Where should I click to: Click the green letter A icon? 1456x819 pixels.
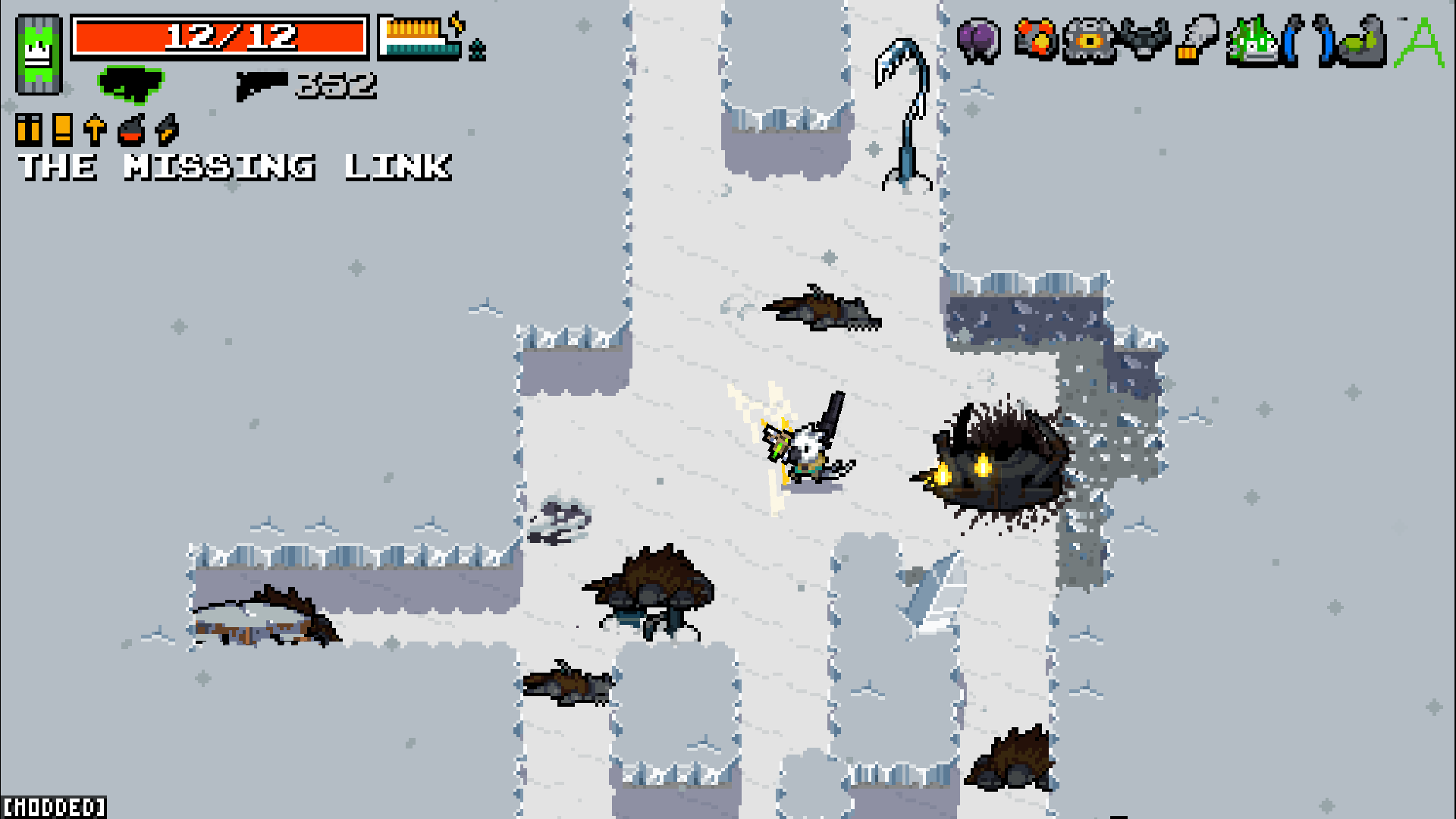click(x=1420, y=42)
